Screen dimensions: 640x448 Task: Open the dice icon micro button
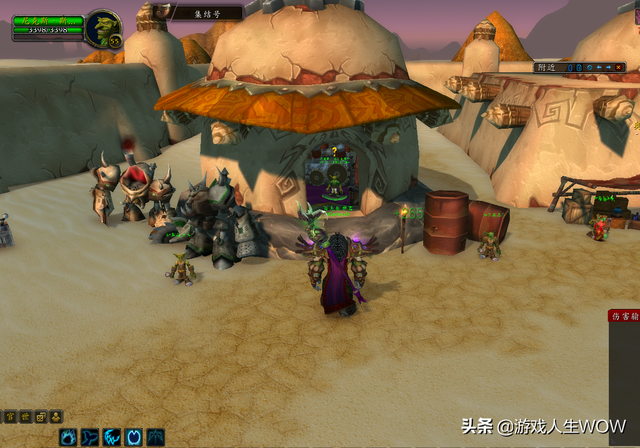(41, 416)
